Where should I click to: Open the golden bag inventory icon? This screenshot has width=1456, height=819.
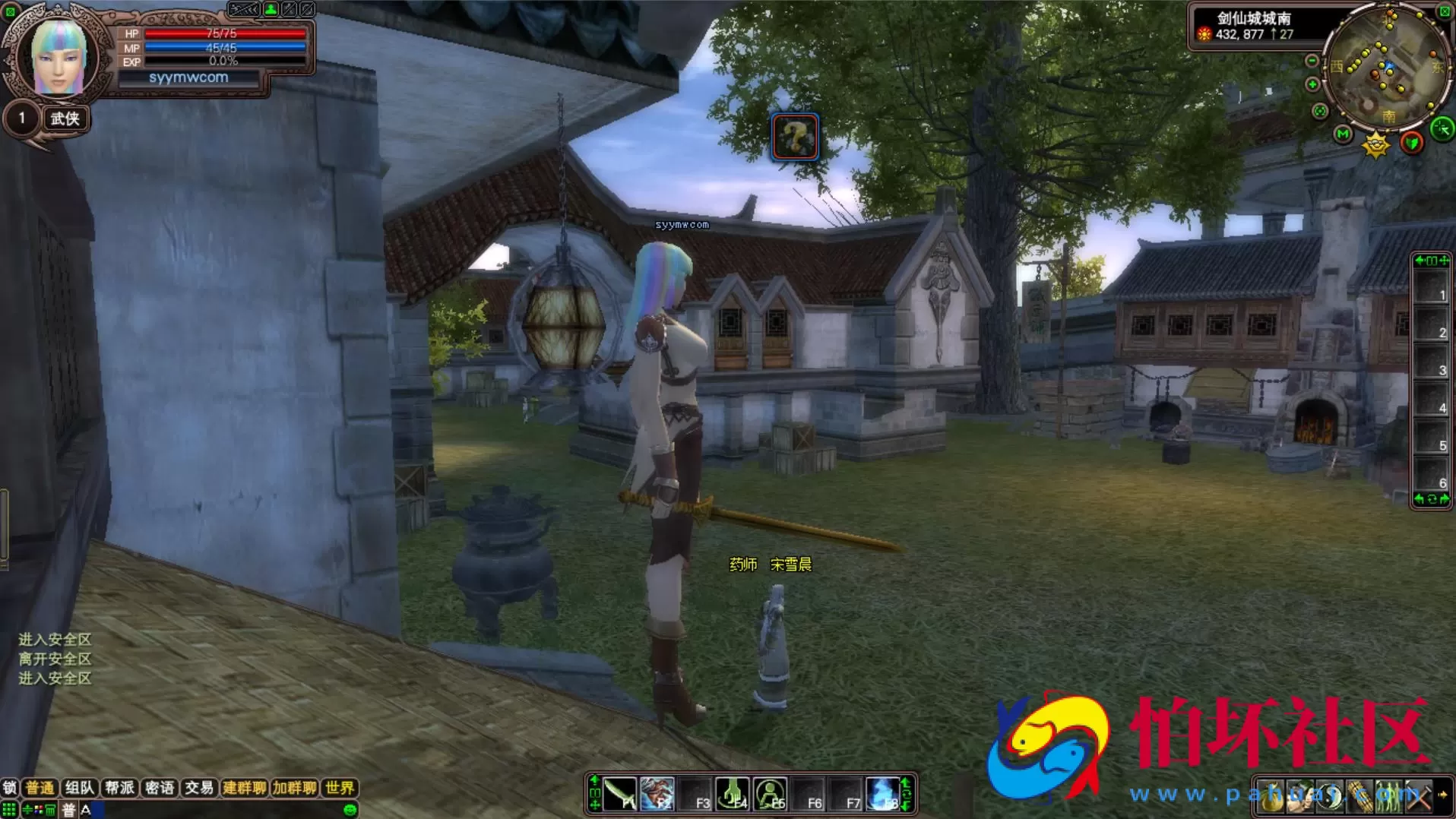pos(1271,796)
